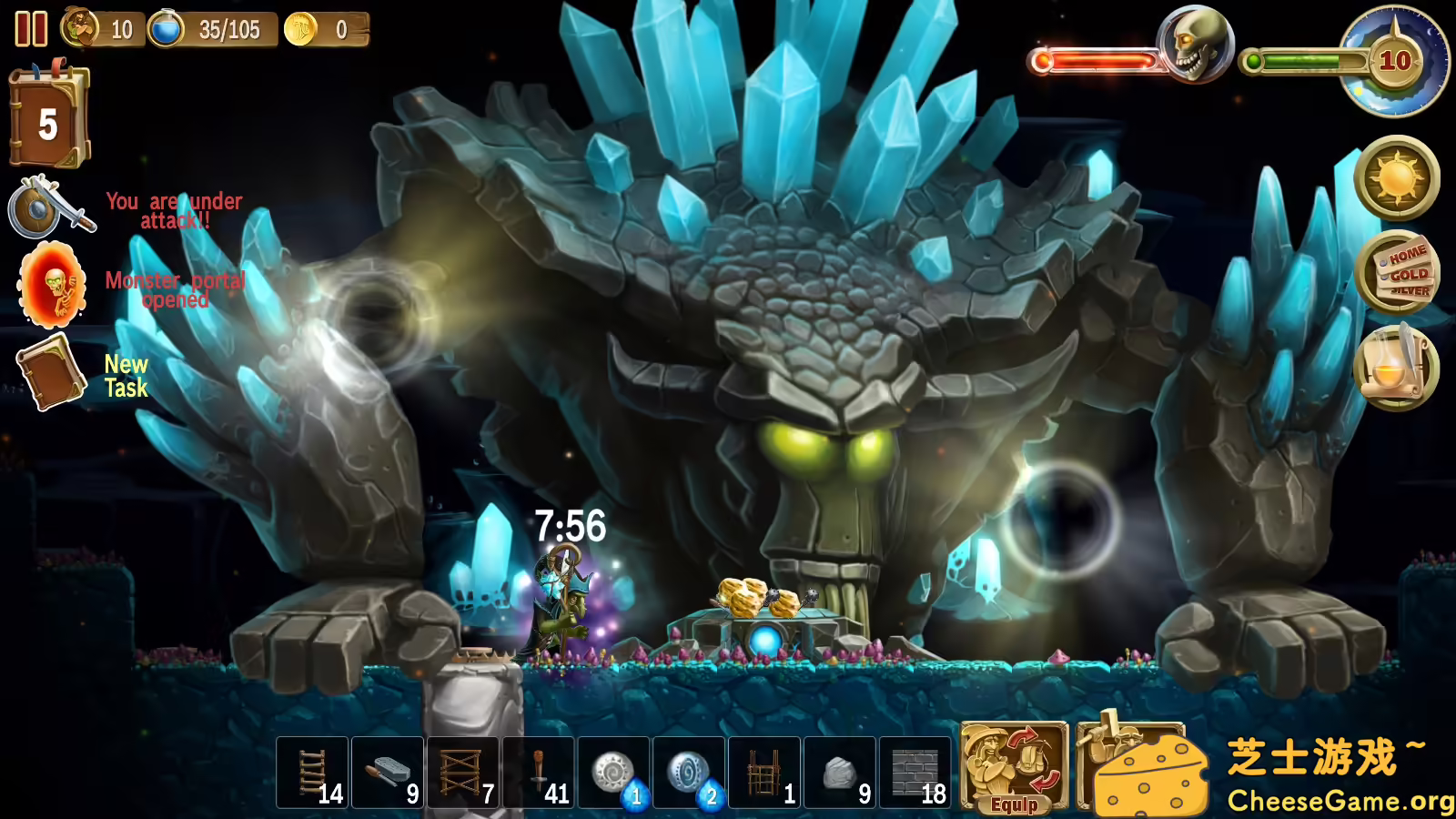Select the wooden fence slot
Viewport: 1456px width, 819px height.
(765, 773)
